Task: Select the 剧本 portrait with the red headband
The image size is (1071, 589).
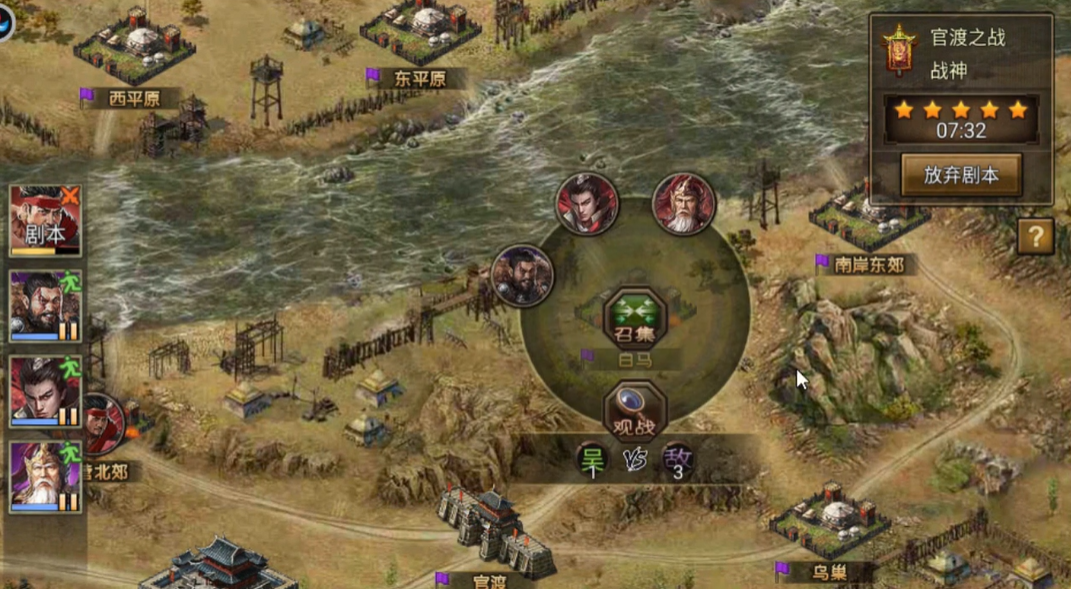Action: pos(45,220)
